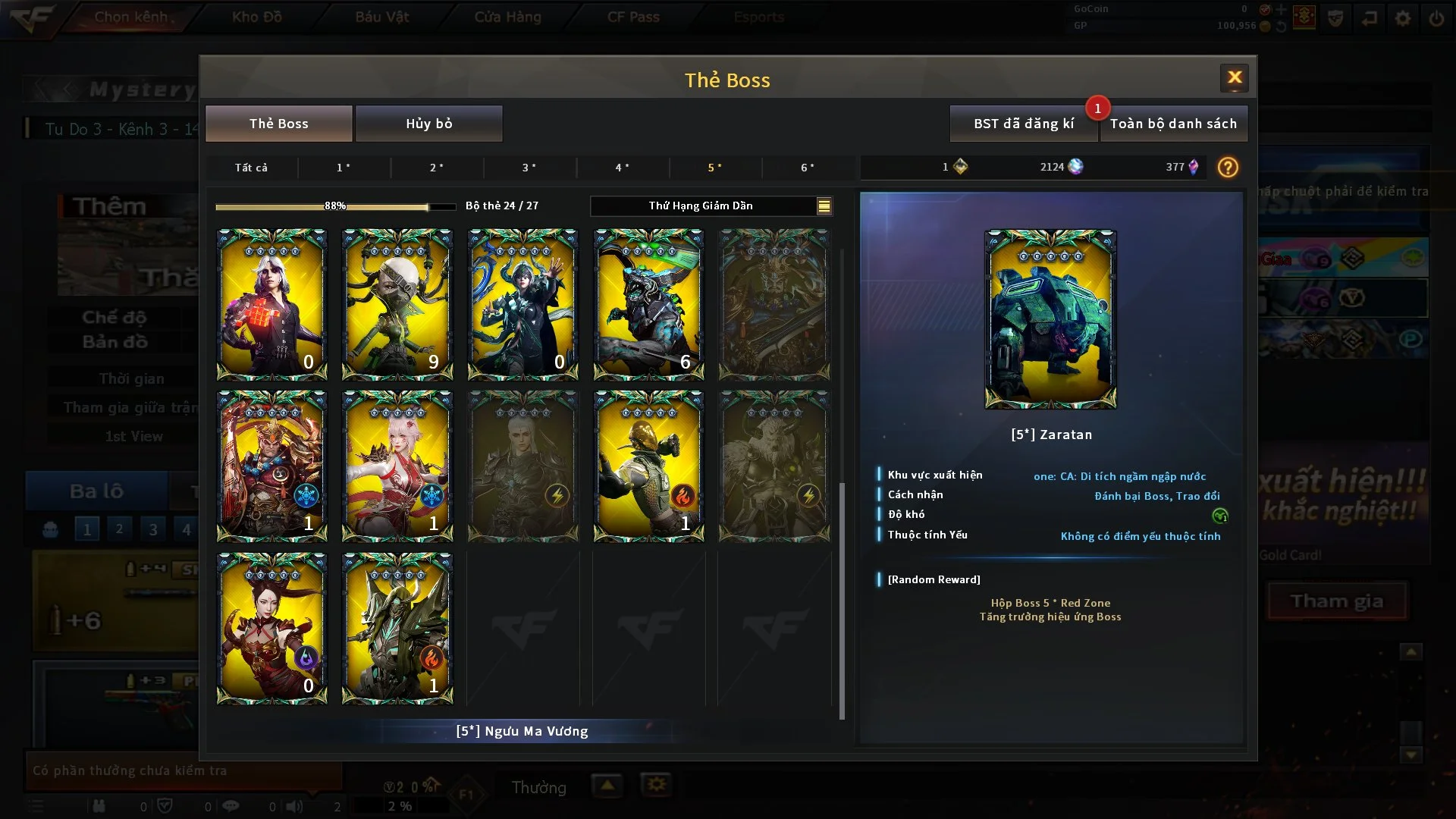The image size is (1456, 819).
Task: Pick the armored beast card with count 6
Action: (648, 304)
